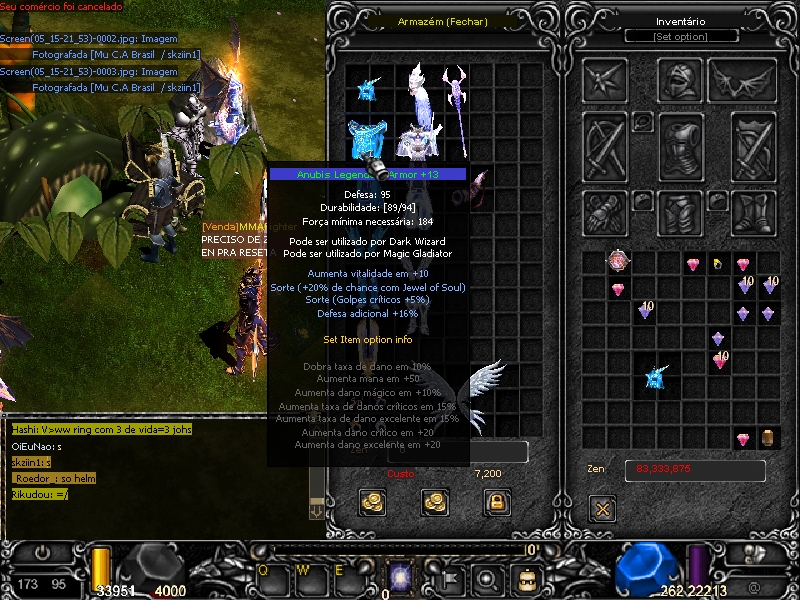Select the equipped boots slot
Screen dimensions: 800x600
click(x=753, y=211)
